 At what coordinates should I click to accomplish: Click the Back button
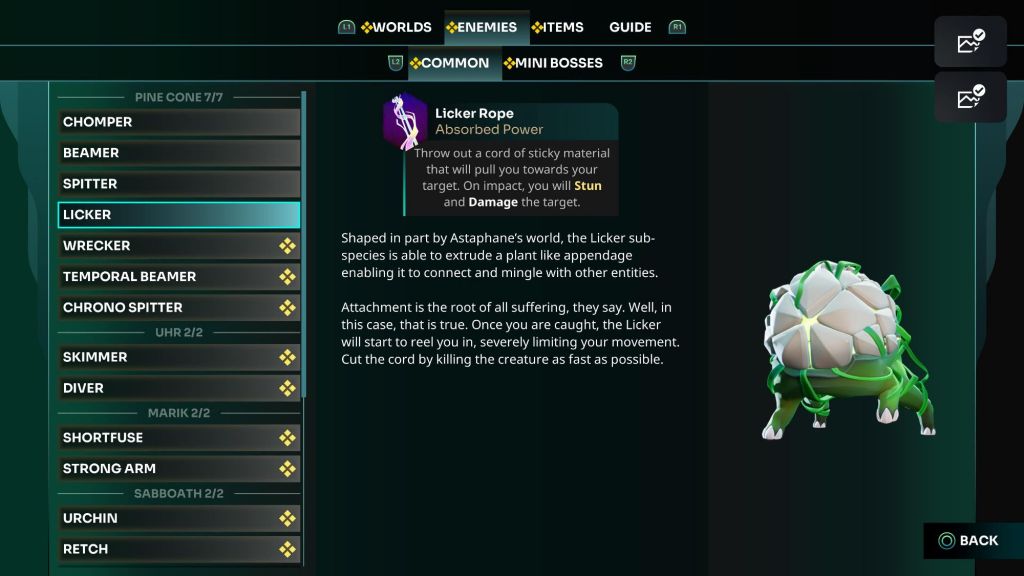pyautogui.click(x=968, y=541)
